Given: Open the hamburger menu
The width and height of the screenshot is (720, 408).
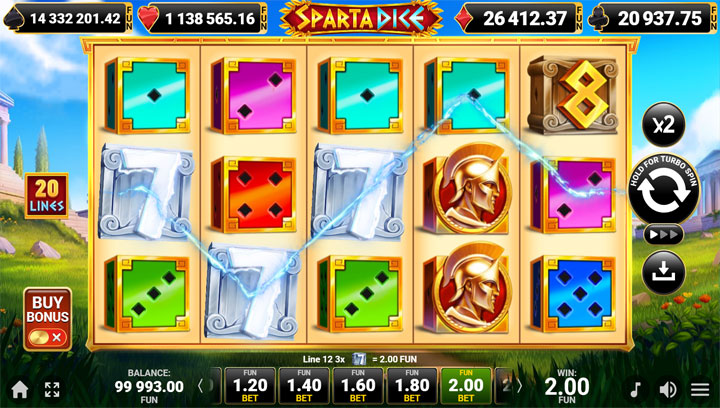Looking at the screenshot, I should pyautogui.click(x=700, y=389).
